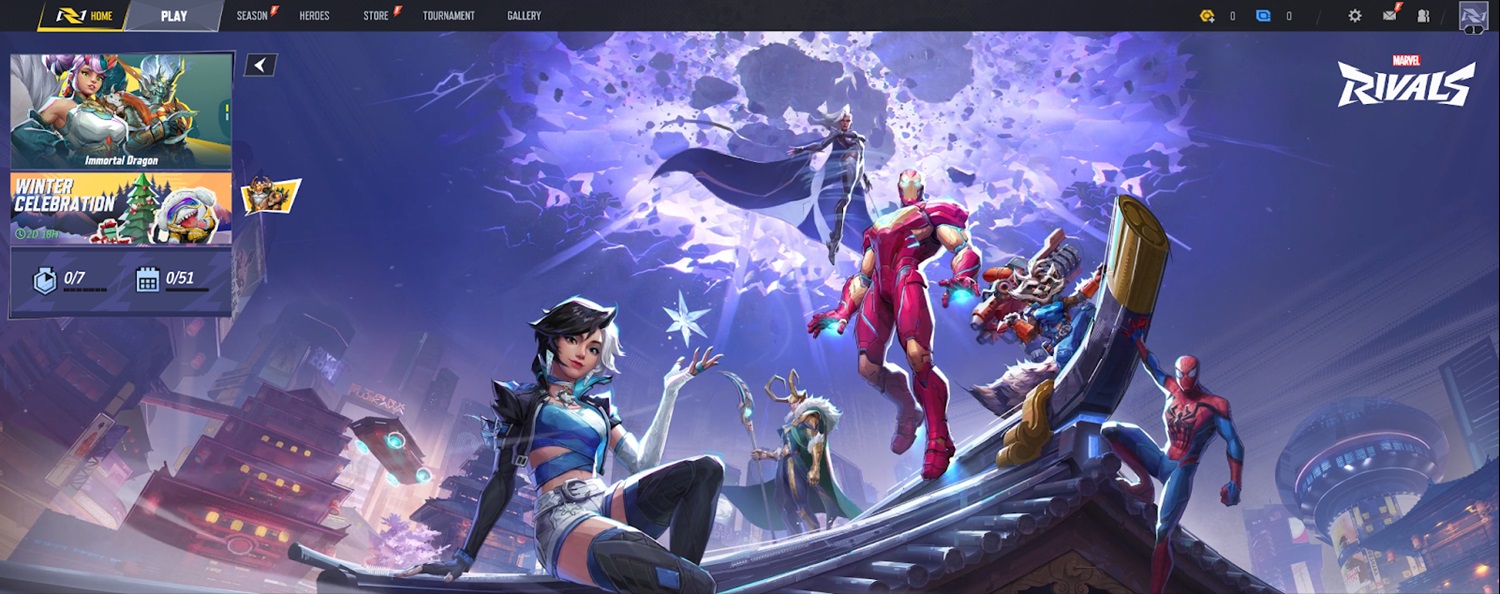Open the Play tab

pos(174,16)
